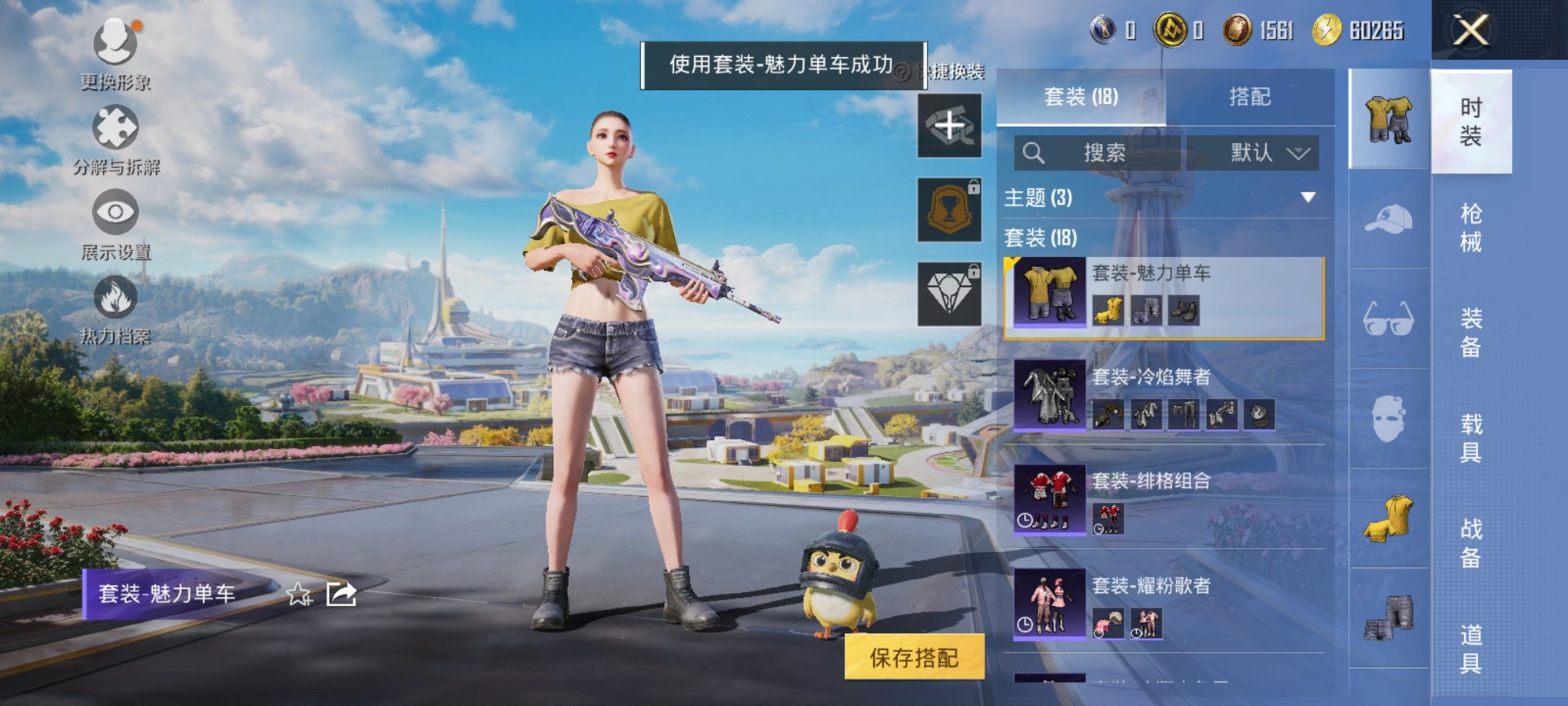Toggle the locked trophy display option
This screenshot has width=1568, height=706.
[949, 209]
